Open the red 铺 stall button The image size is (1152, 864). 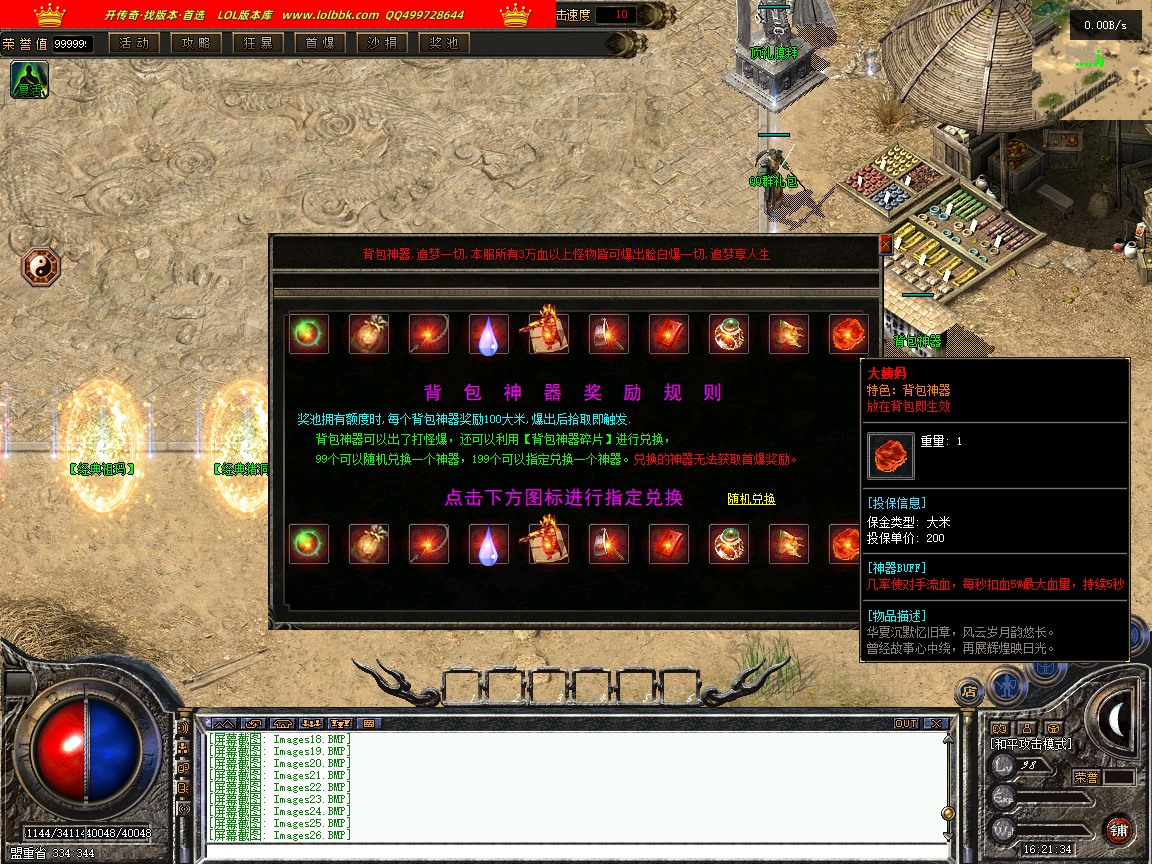1118,830
